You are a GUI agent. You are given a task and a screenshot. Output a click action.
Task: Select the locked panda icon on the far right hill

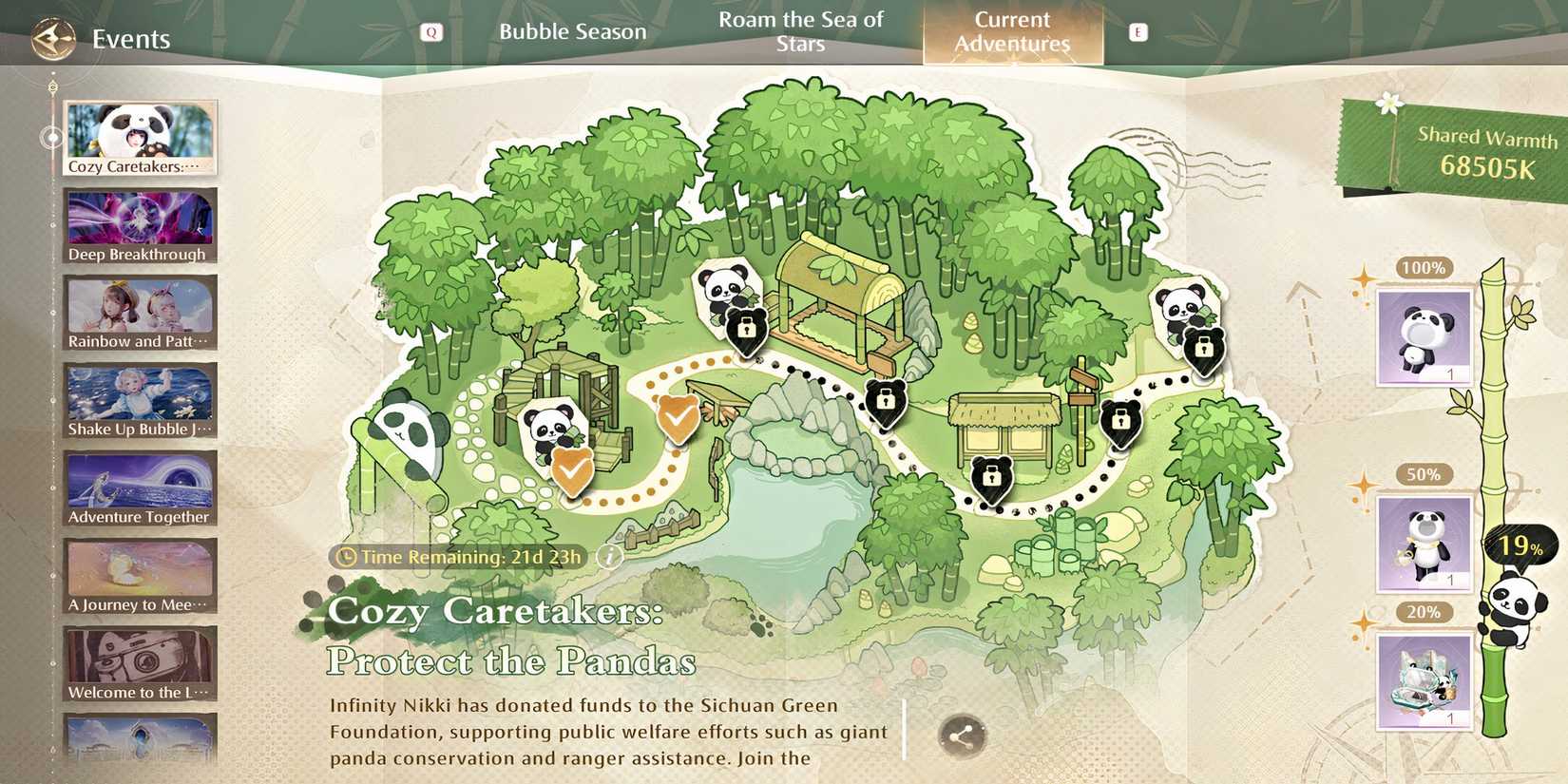[x=1202, y=350]
